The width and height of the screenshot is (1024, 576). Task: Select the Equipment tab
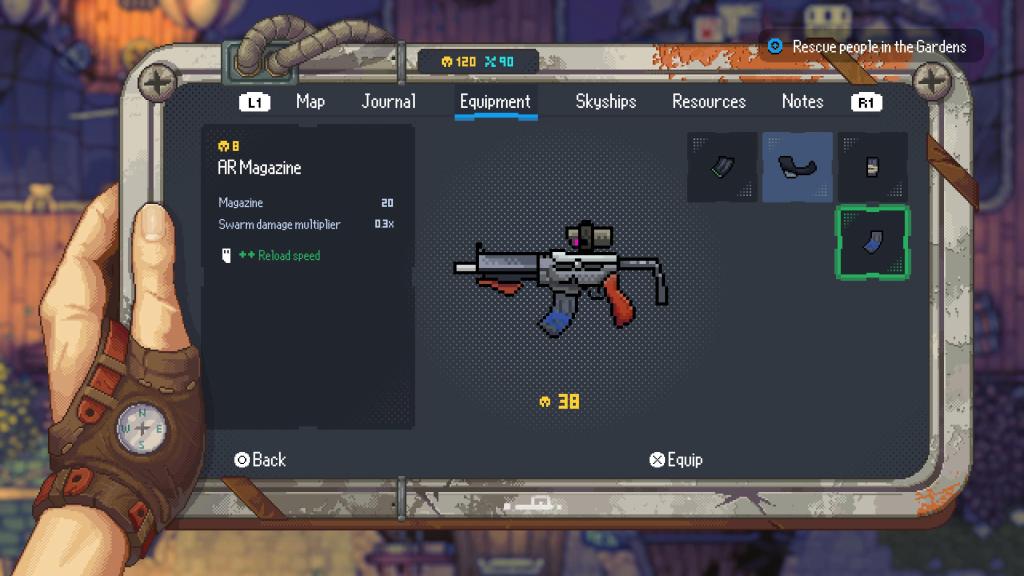point(495,101)
